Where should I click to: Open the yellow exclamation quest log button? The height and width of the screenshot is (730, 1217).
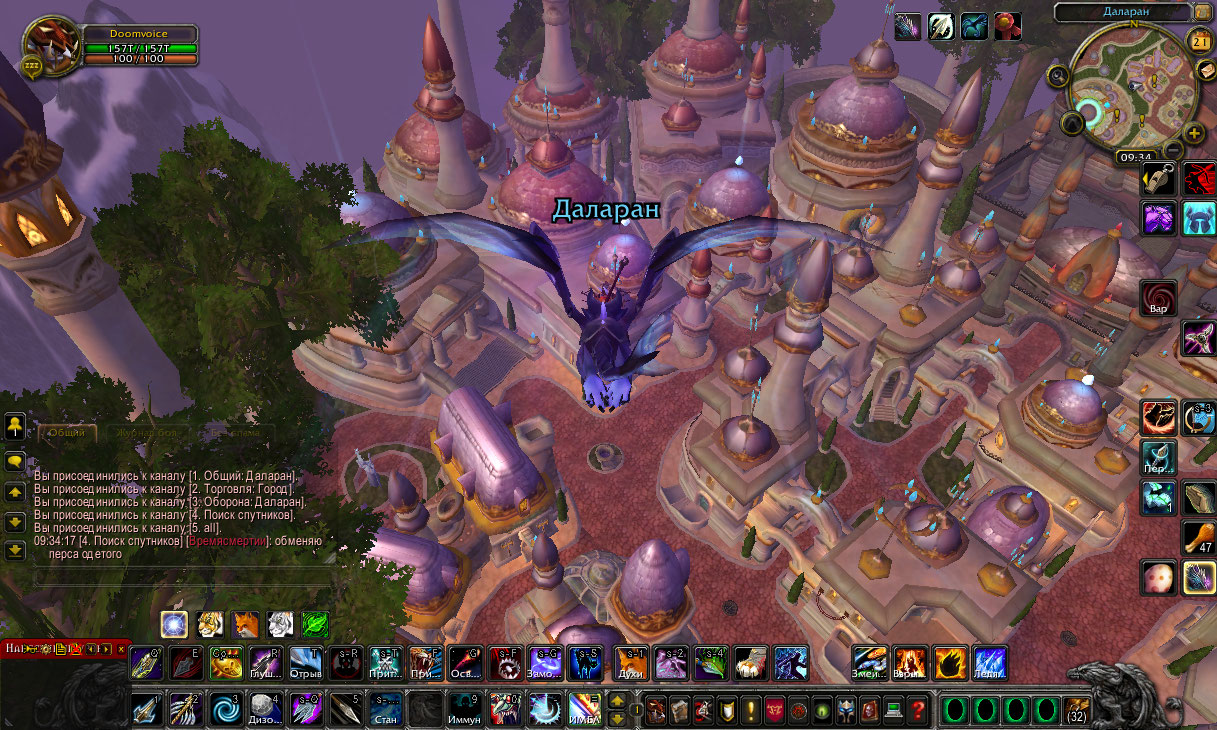coord(749,710)
